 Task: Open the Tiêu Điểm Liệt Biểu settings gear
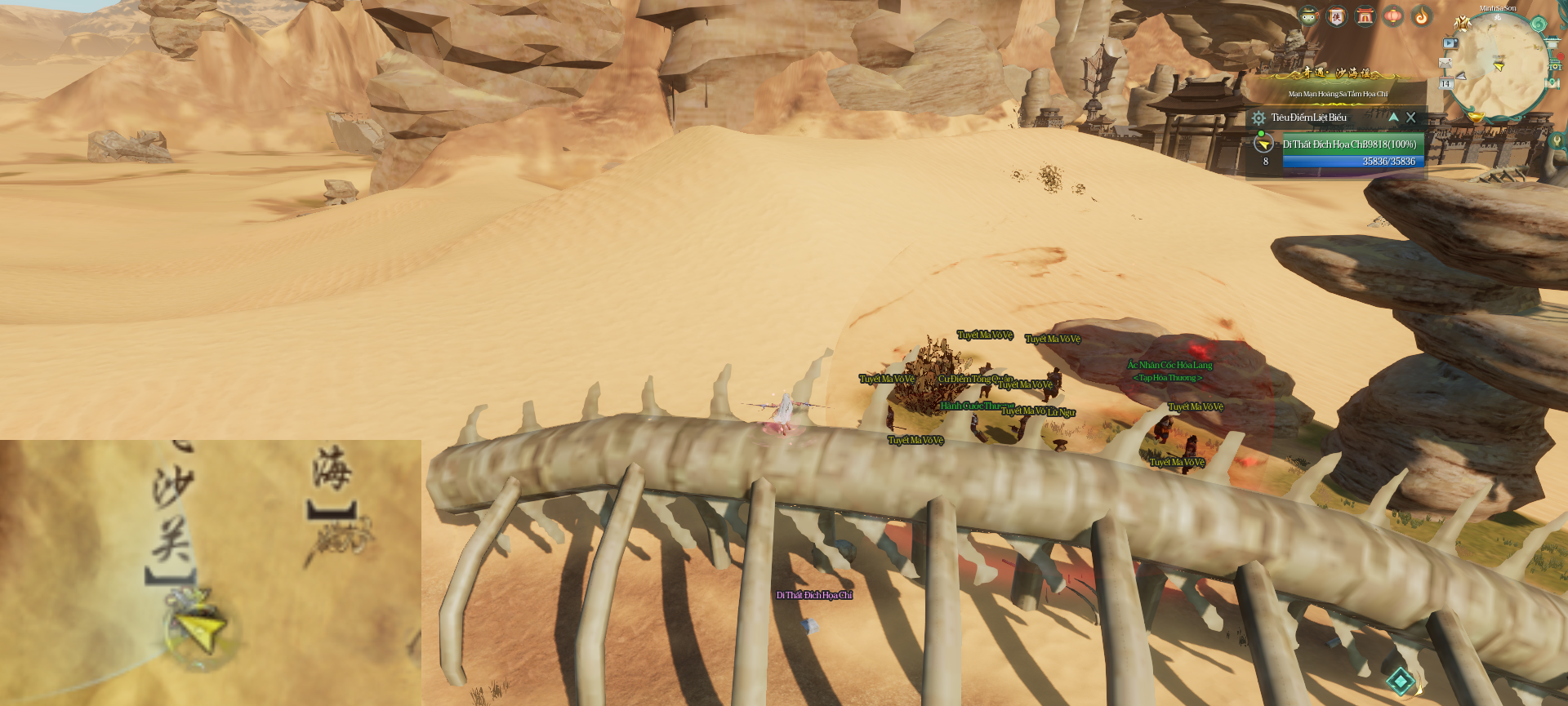coord(1258,118)
